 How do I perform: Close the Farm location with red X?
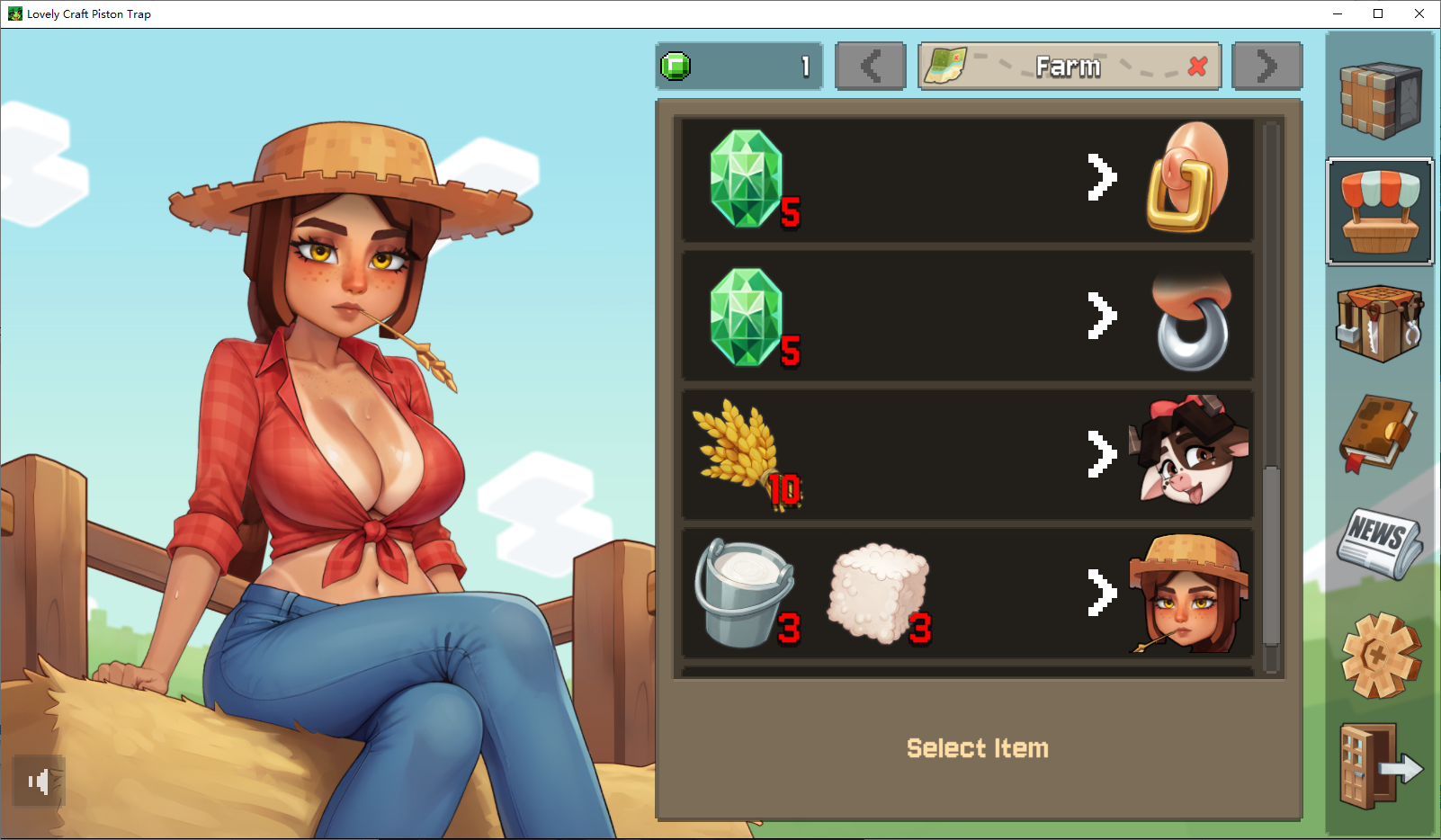(x=1197, y=67)
